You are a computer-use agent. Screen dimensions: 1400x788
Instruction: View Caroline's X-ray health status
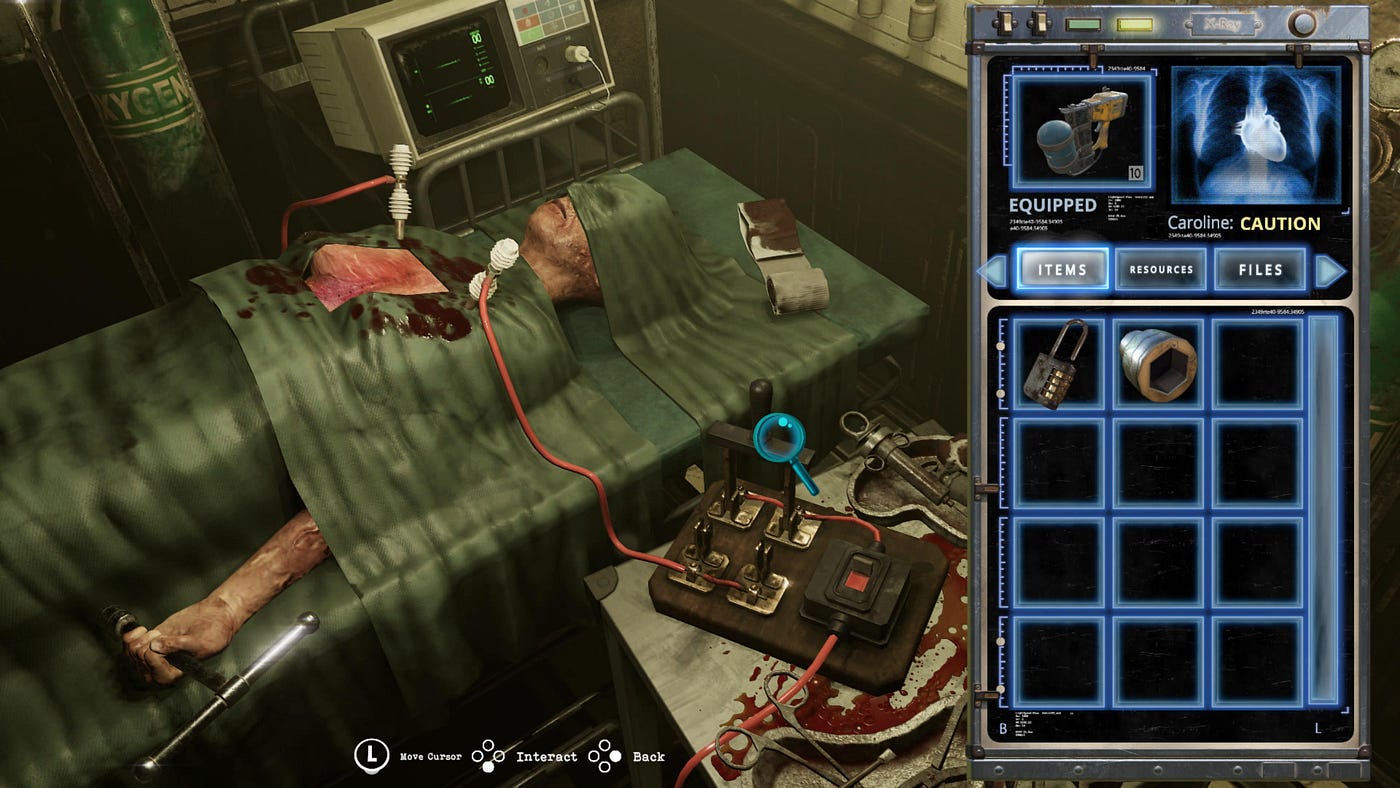[1255, 134]
